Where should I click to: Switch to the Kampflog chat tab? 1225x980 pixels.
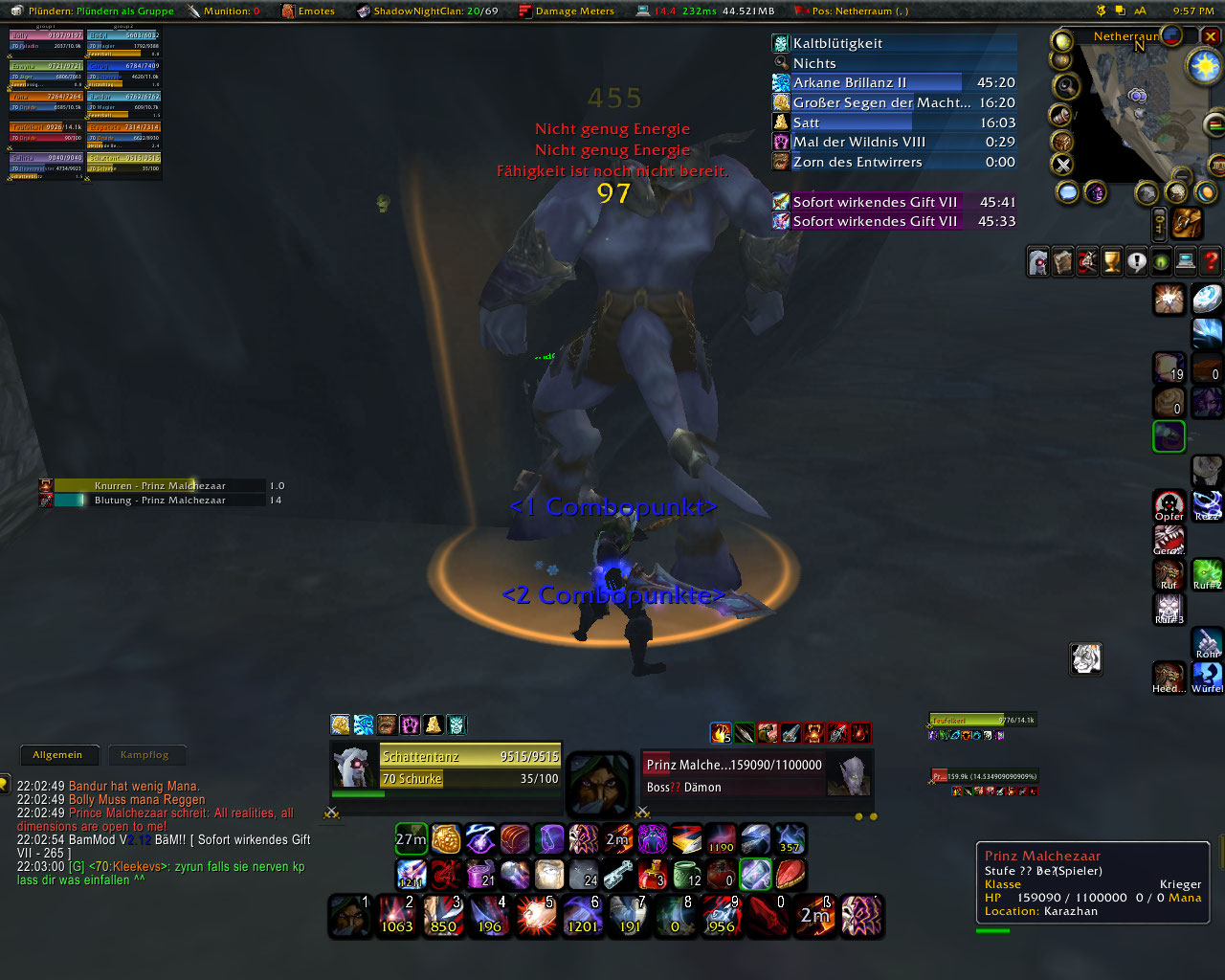coord(145,755)
